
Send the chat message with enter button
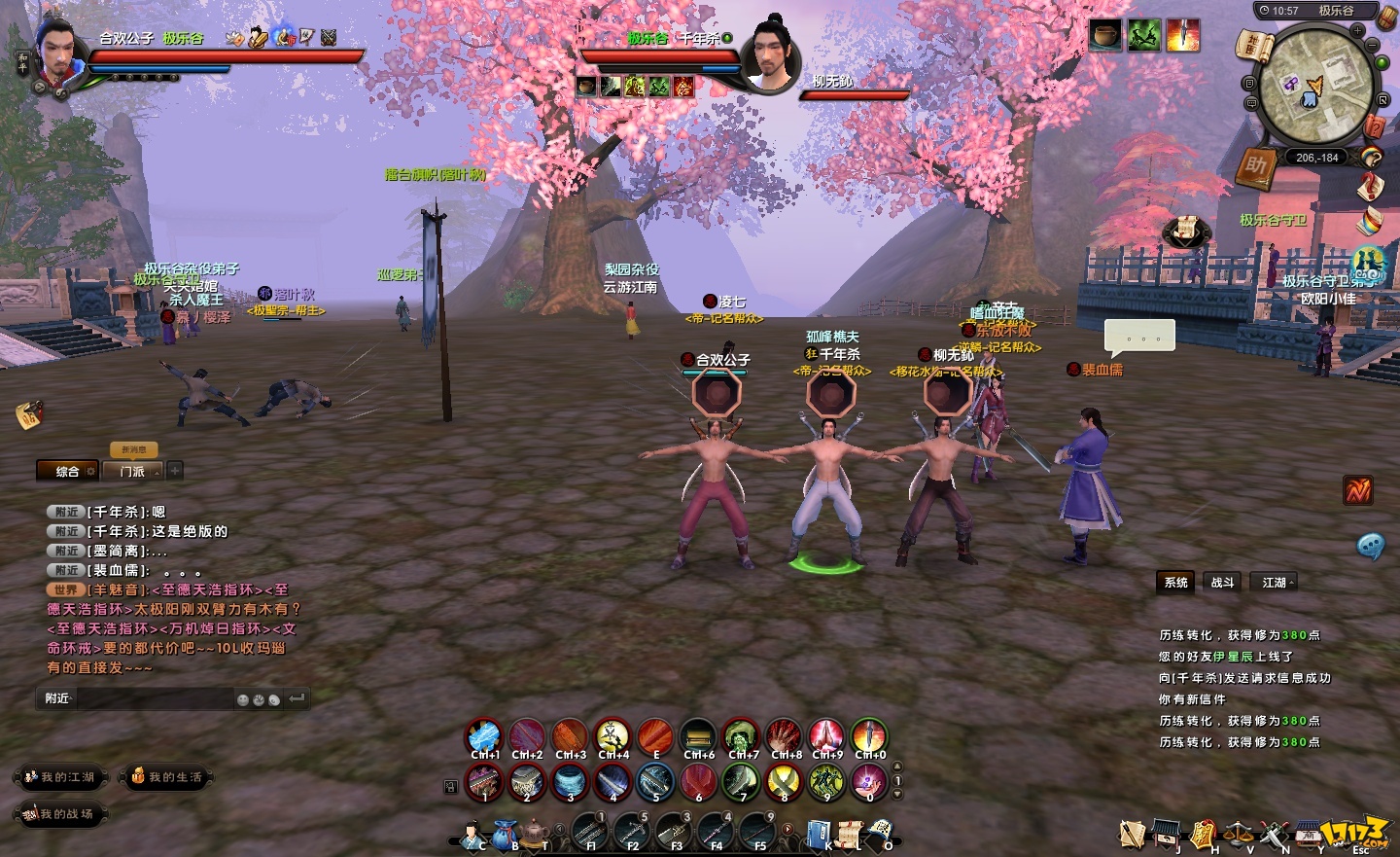(x=297, y=698)
